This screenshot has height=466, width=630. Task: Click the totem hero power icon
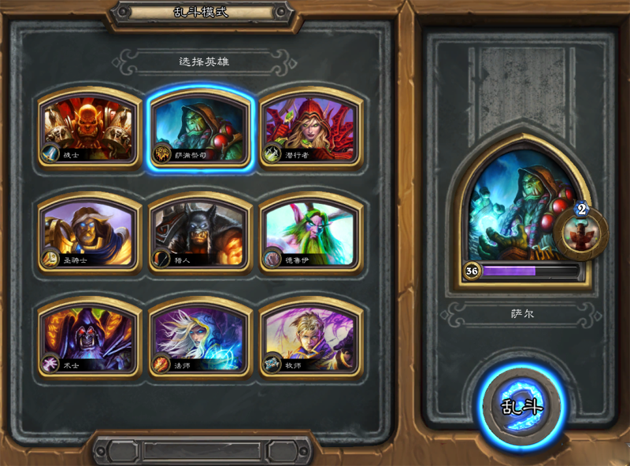[x=581, y=233]
